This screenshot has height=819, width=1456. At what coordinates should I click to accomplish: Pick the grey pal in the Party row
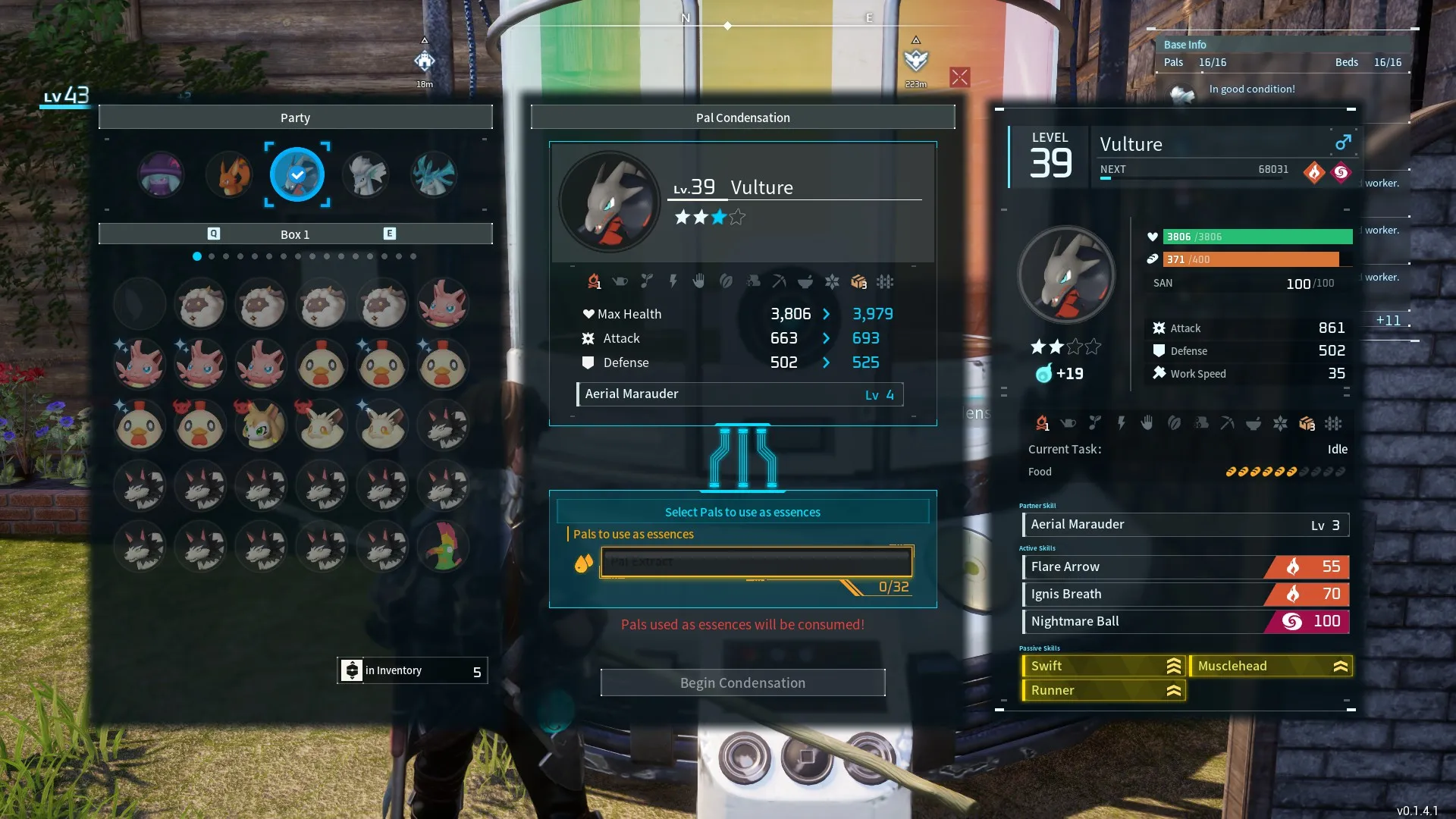point(366,174)
